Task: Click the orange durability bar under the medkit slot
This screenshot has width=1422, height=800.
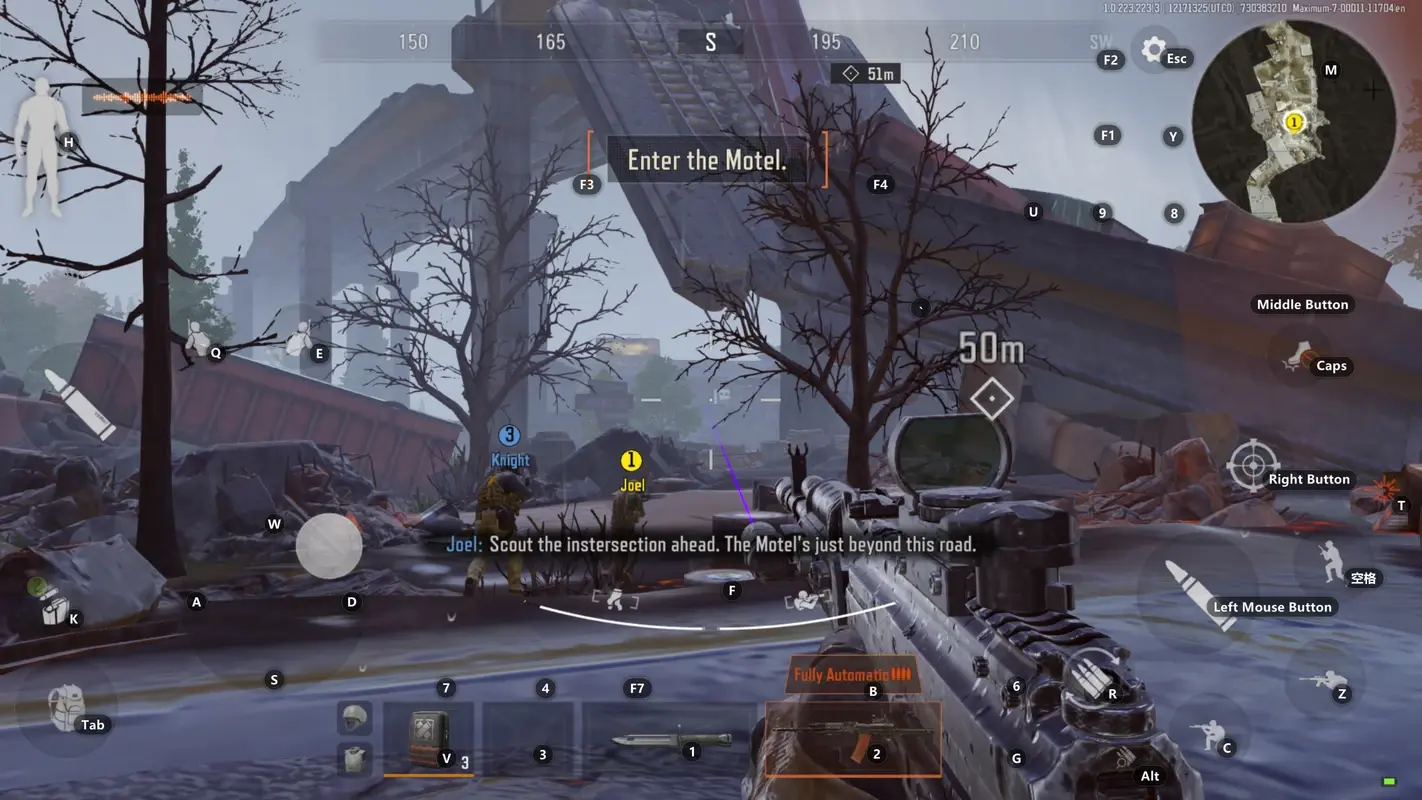Action: coord(428,775)
